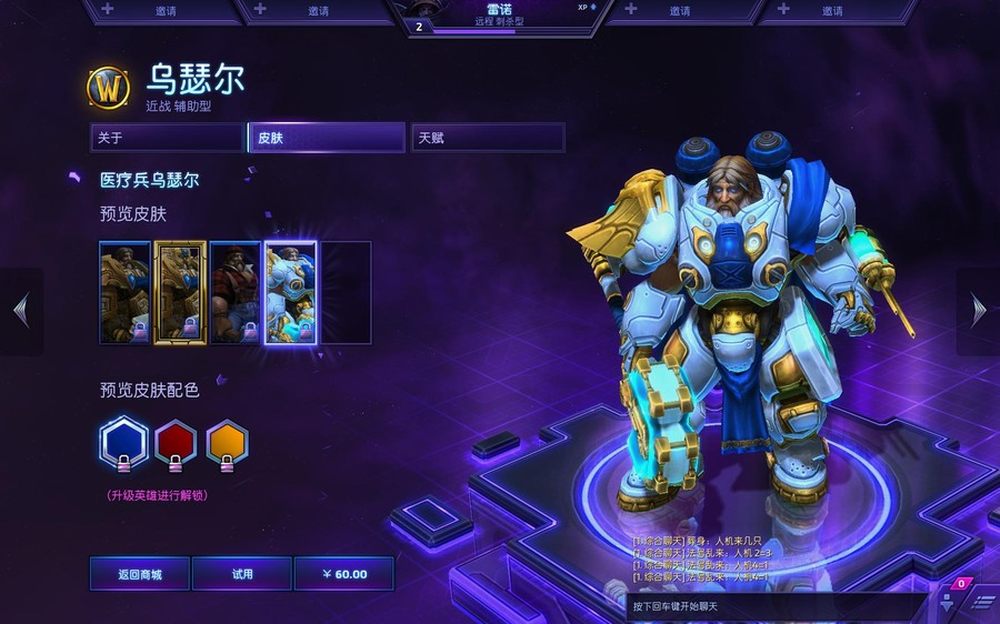This screenshot has width=1000, height=624.
Task: Choose the lumberjack Uther skin thumbnail
Action: pos(235,293)
